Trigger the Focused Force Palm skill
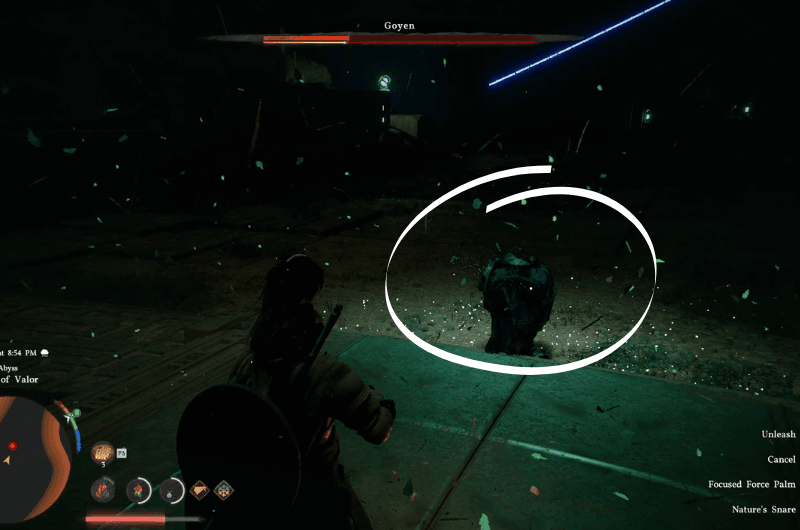This screenshot has height=530, width=800. pos(752,485)
